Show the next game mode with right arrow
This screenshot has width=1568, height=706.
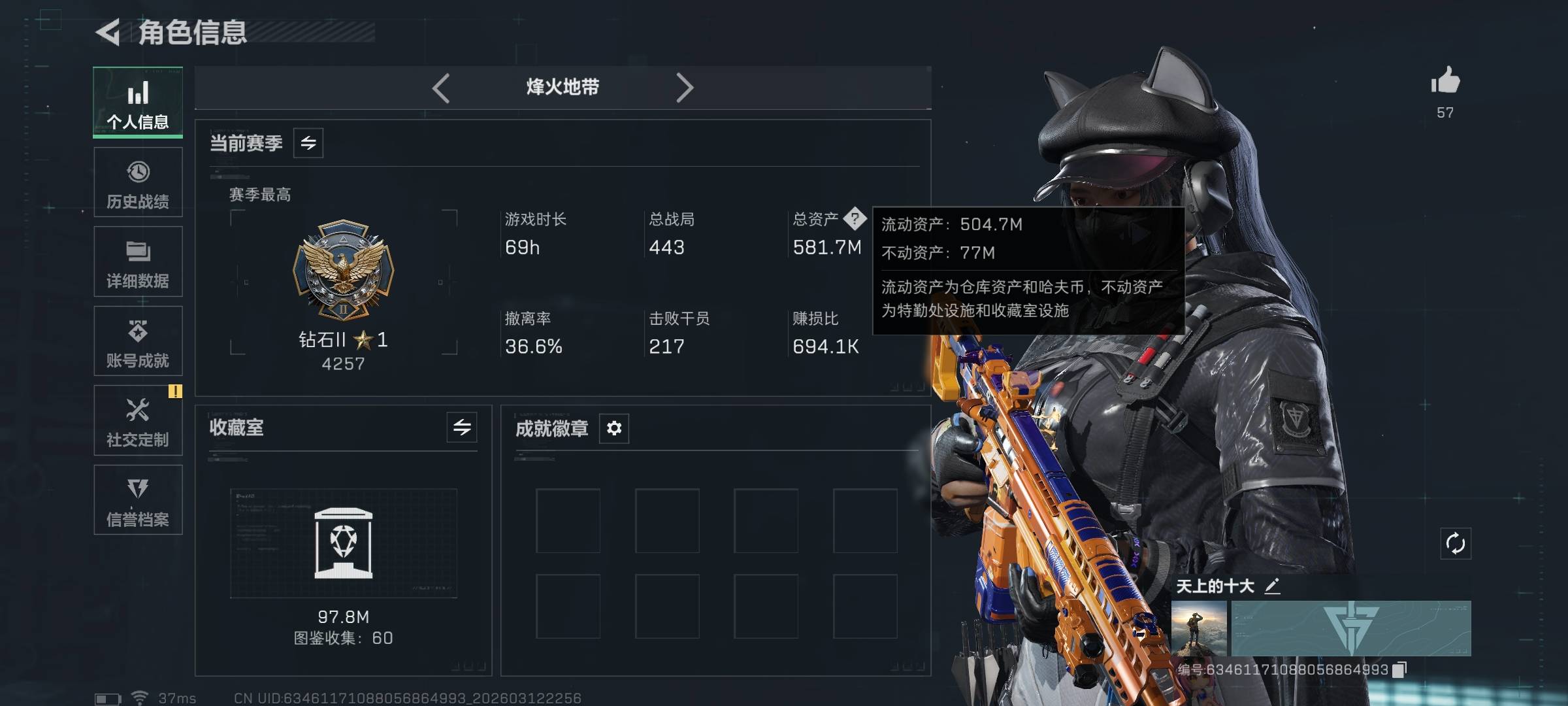coord(684,88)
